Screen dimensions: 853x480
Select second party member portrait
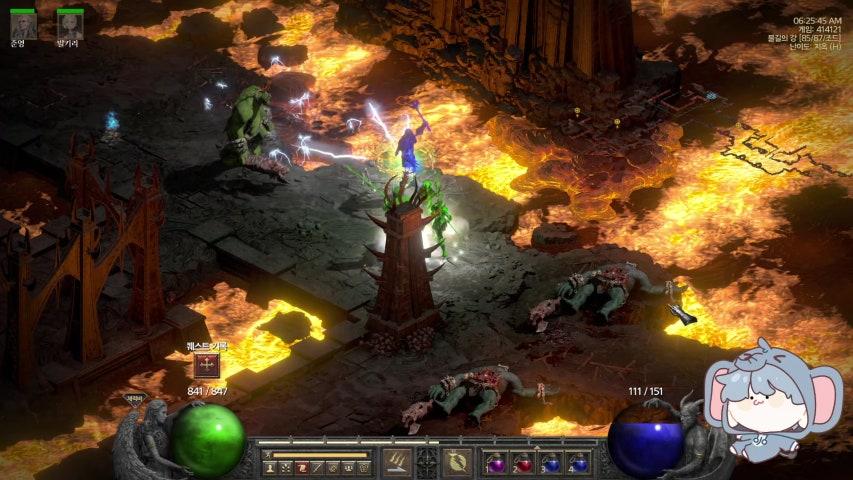(x=69, y=25)
